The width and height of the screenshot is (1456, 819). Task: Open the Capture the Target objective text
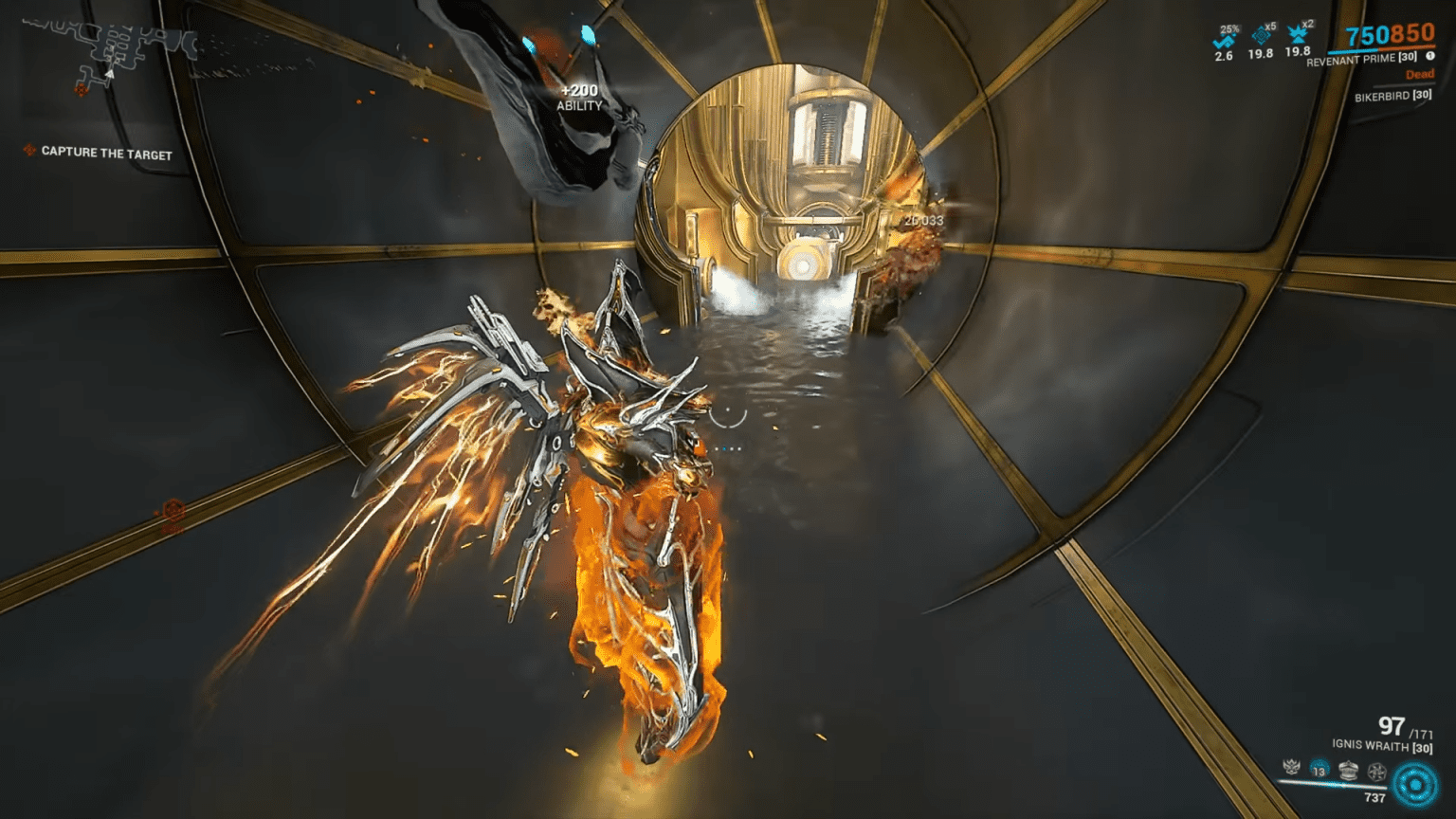point(105,152)
